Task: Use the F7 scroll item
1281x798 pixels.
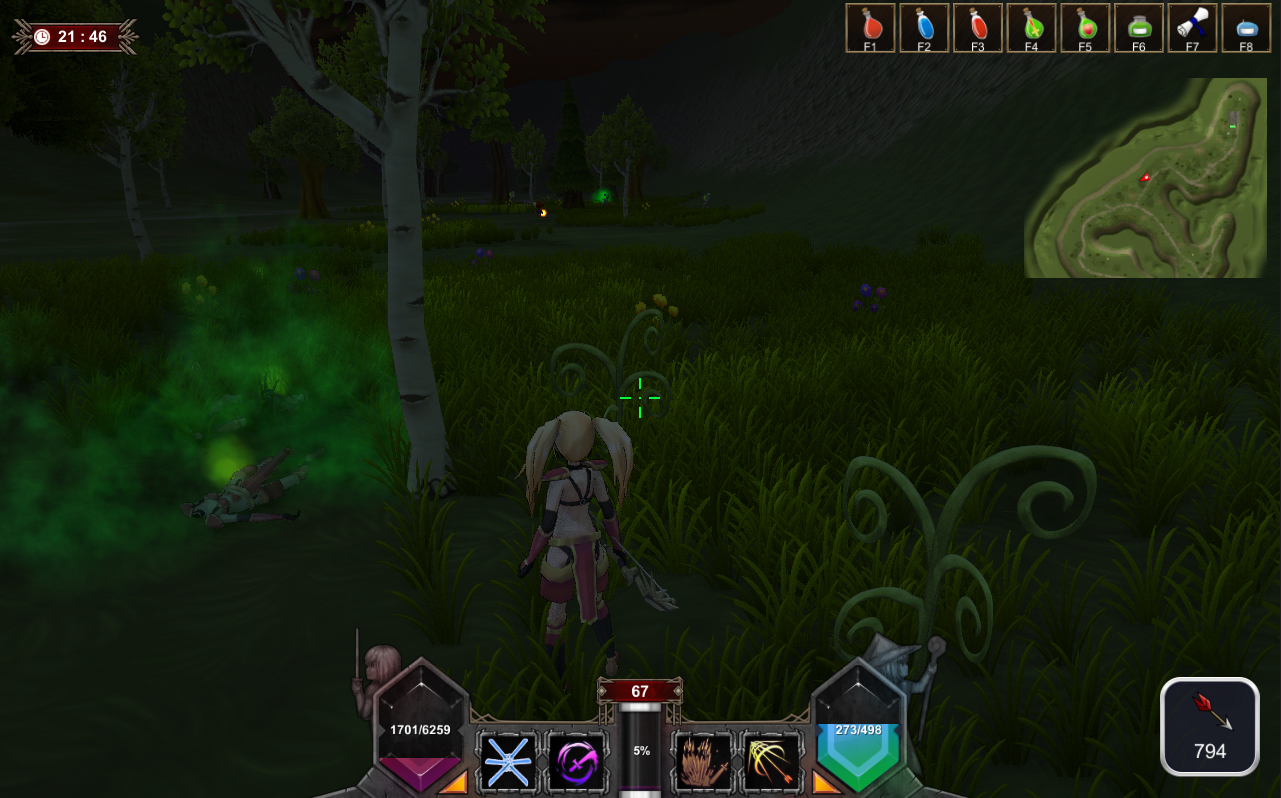Action: pyautogui.click(x=1193, y=27)
